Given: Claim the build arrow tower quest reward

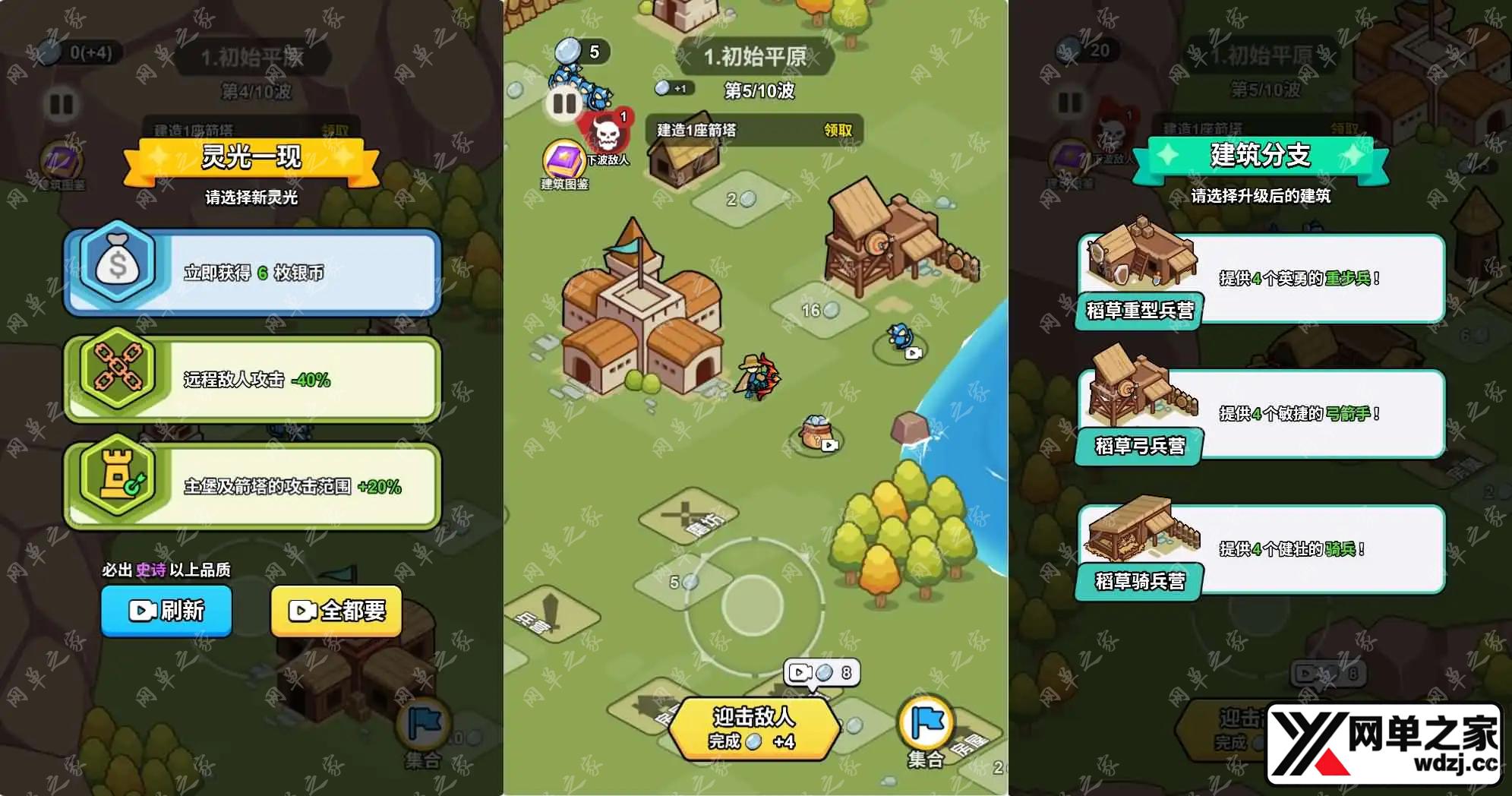Looking at the screenshot, I should coord(838,130).
